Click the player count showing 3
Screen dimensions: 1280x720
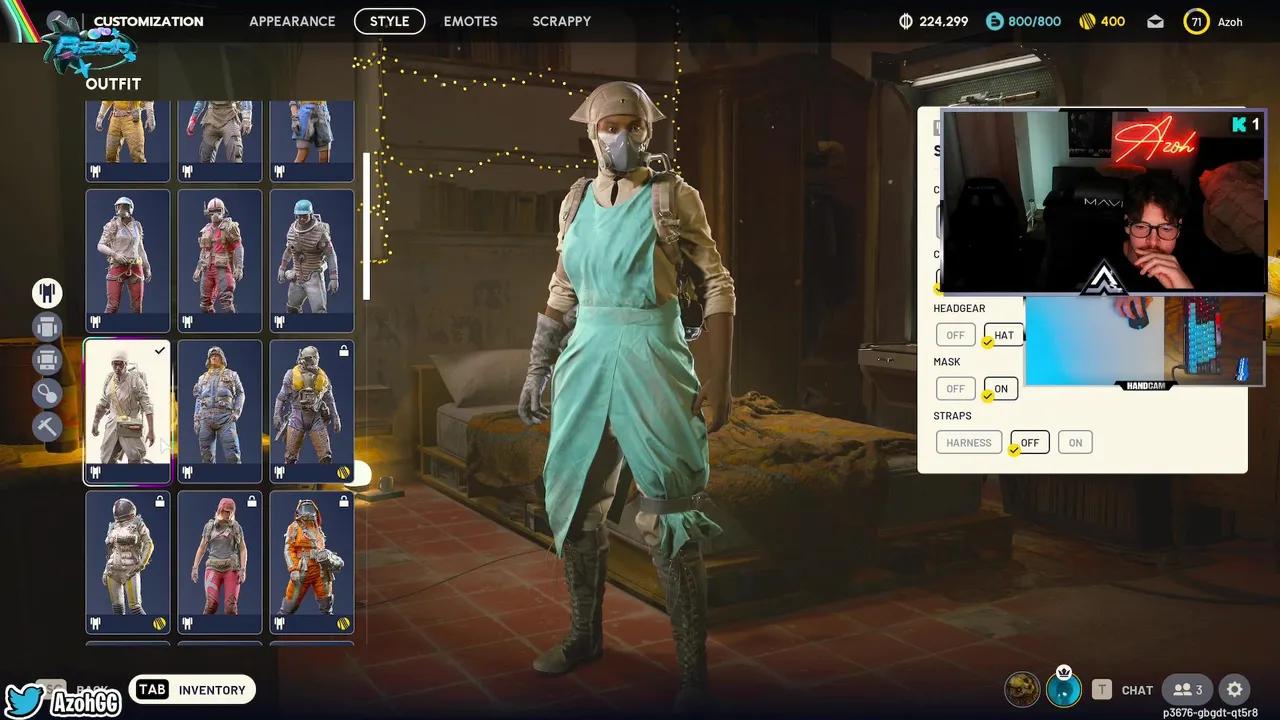pos(1188,689)
